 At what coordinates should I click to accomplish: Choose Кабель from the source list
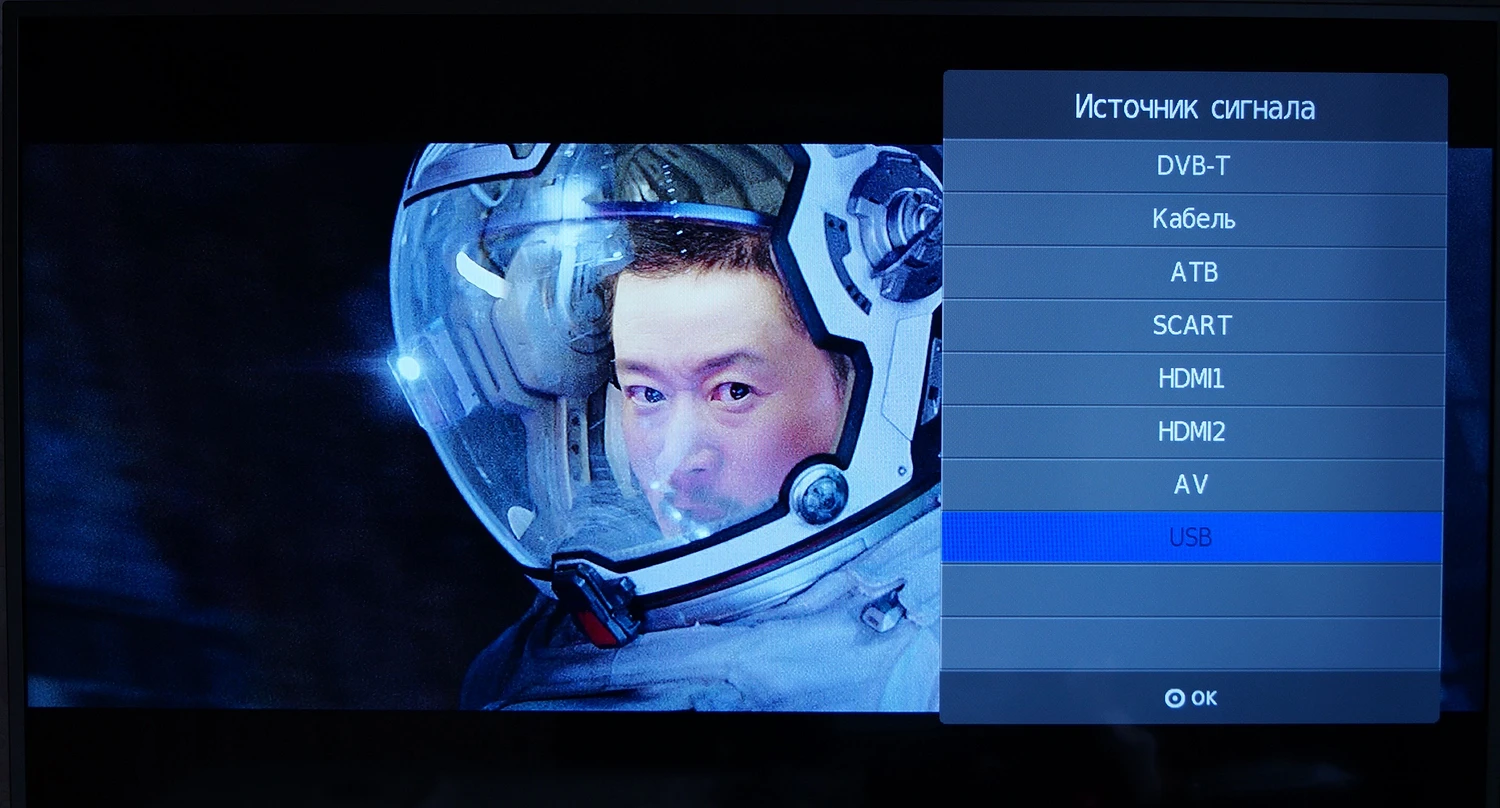(x=1193, y=220)
